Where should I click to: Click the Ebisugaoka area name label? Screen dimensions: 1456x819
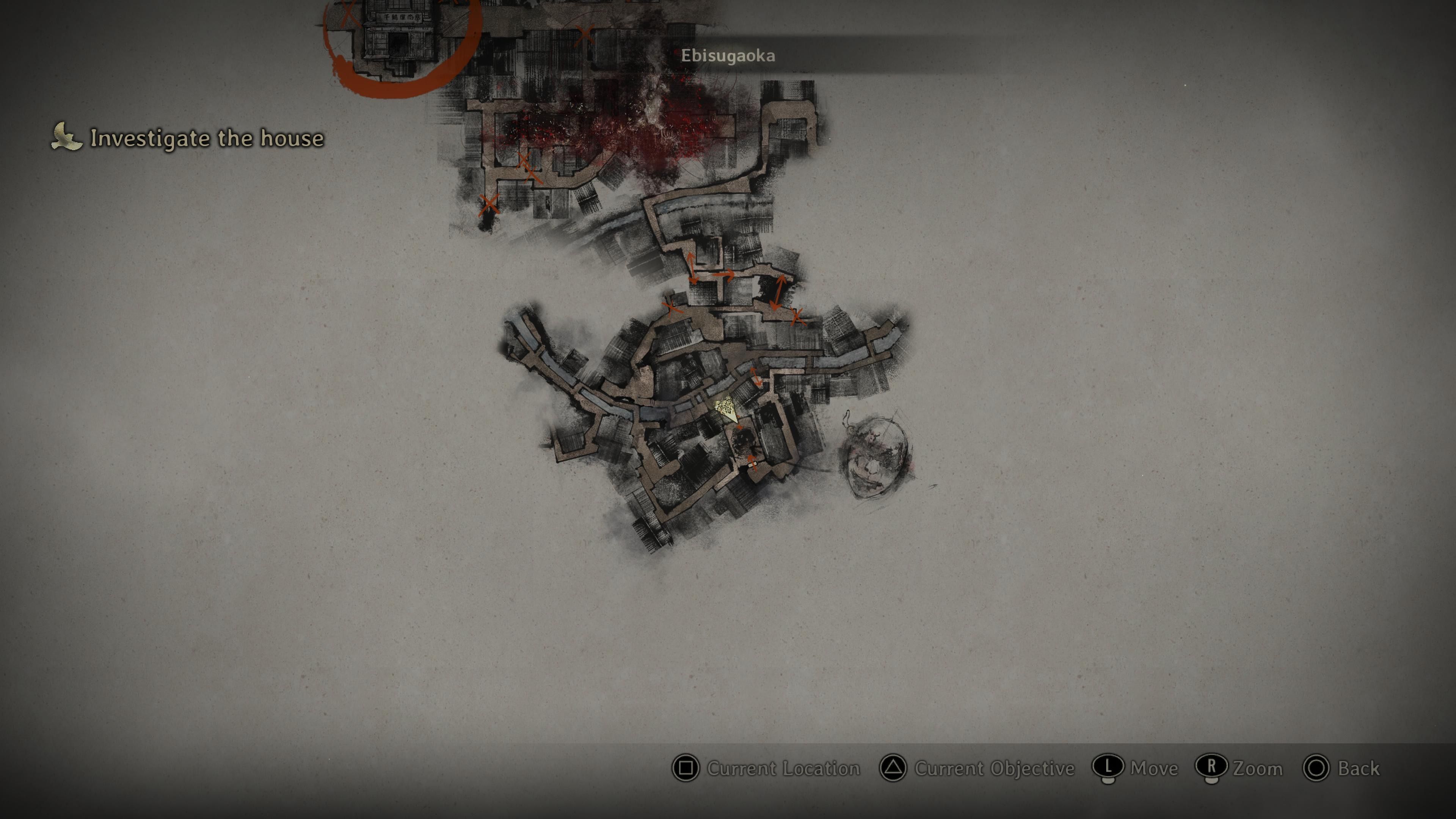728,55
